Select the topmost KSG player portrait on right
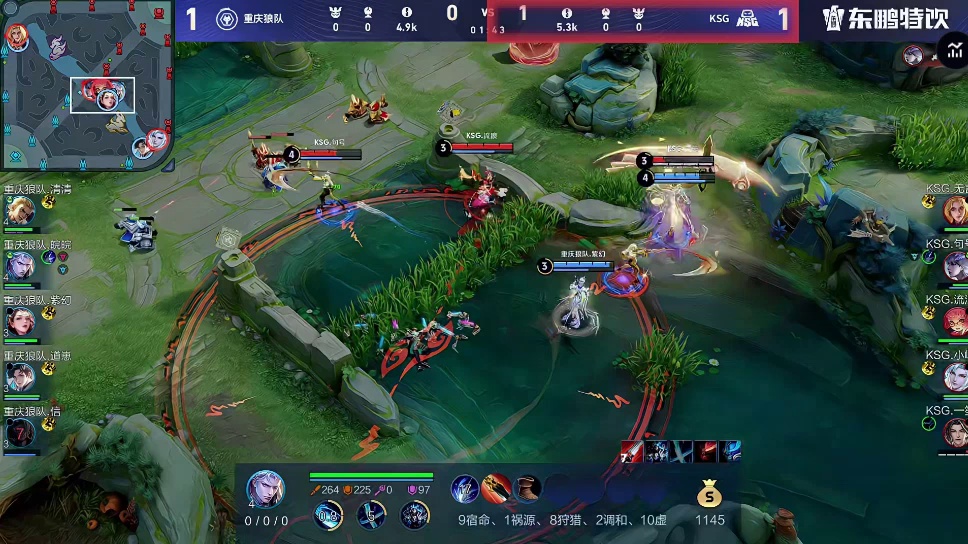 tap(954, 210)
